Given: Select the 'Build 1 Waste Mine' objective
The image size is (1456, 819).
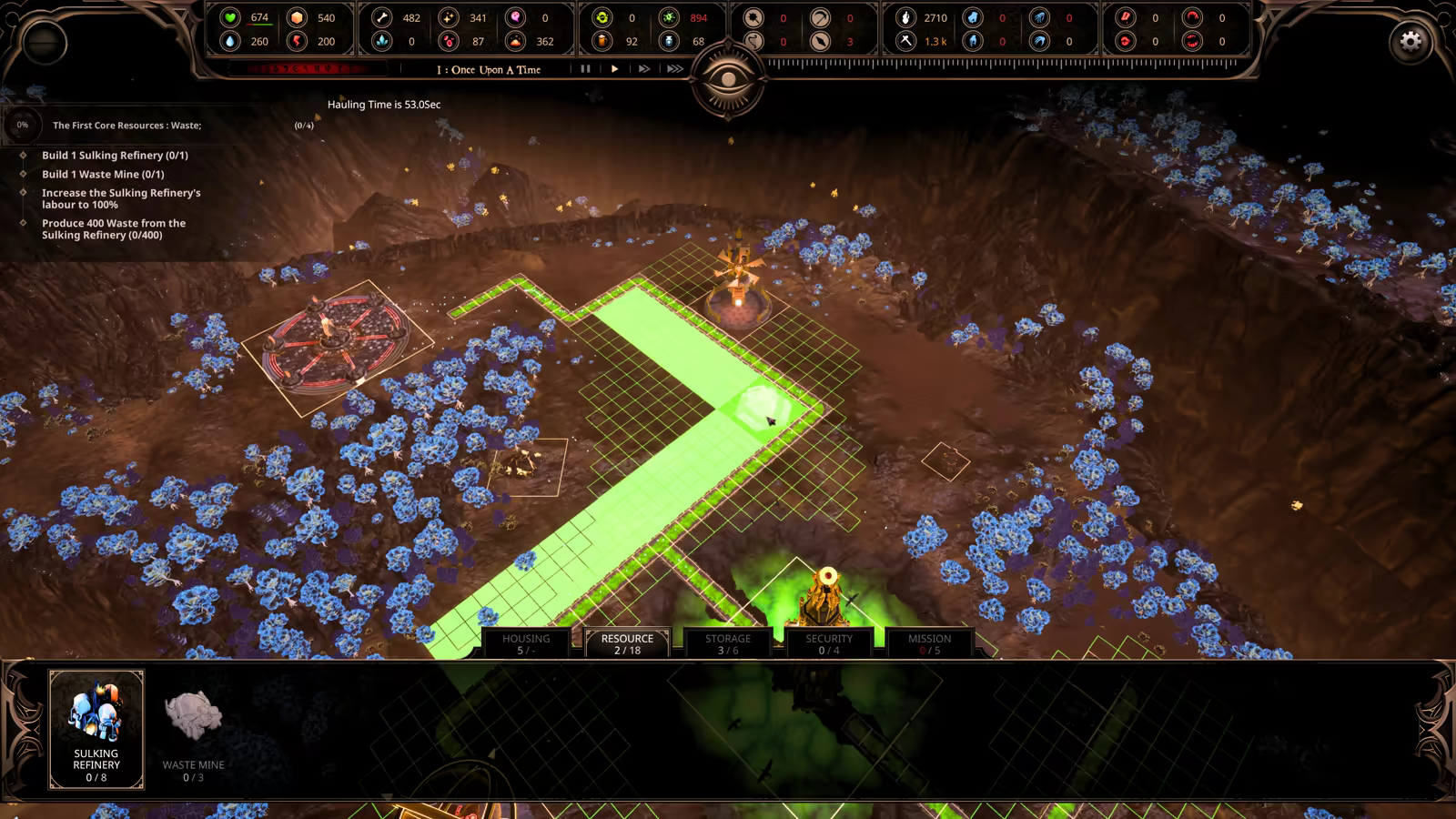Looking at the screenshot, I should click(103, 175).
